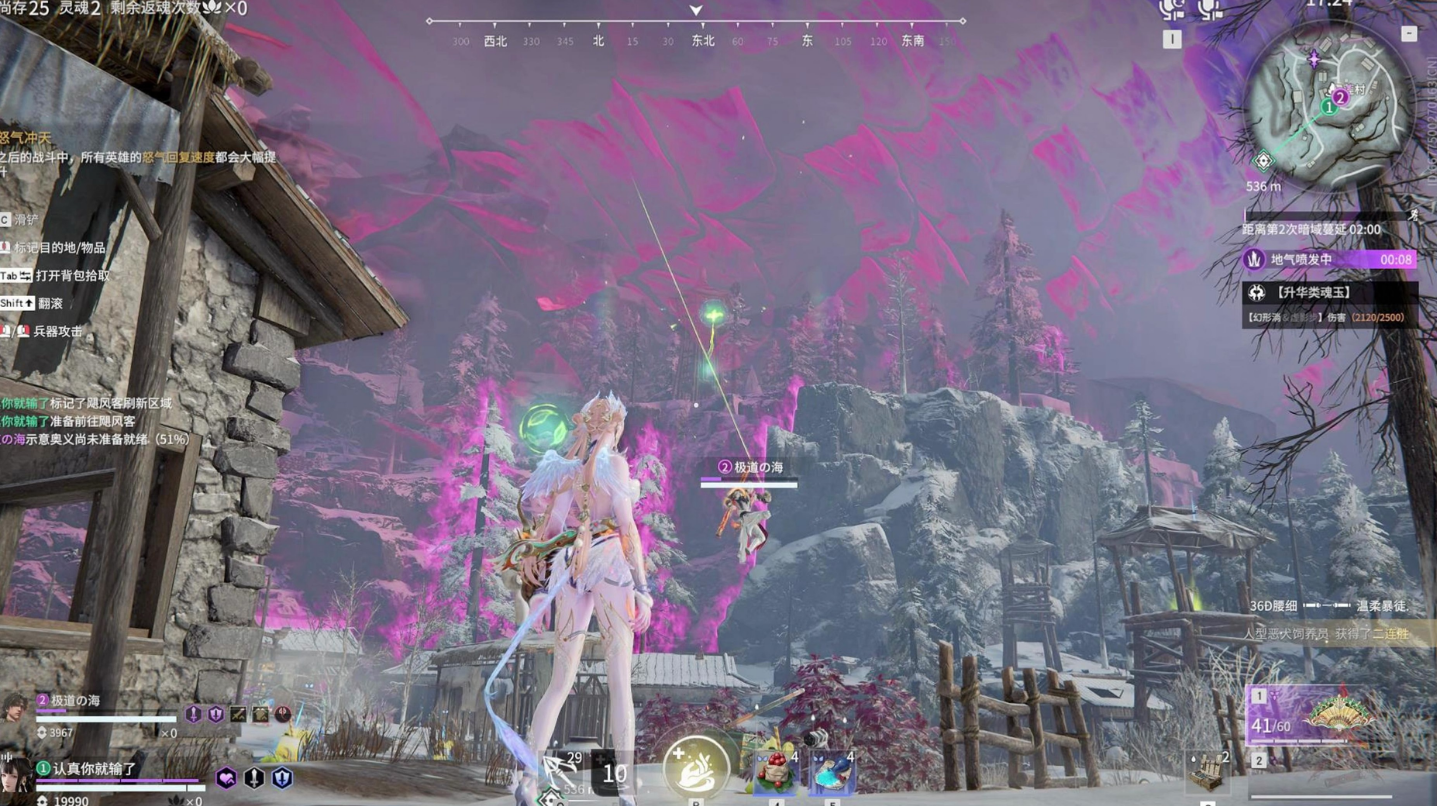Screen dimensions: 1437x806
Task: Use the red berry pouch consumable
Action: pos(776,771)
